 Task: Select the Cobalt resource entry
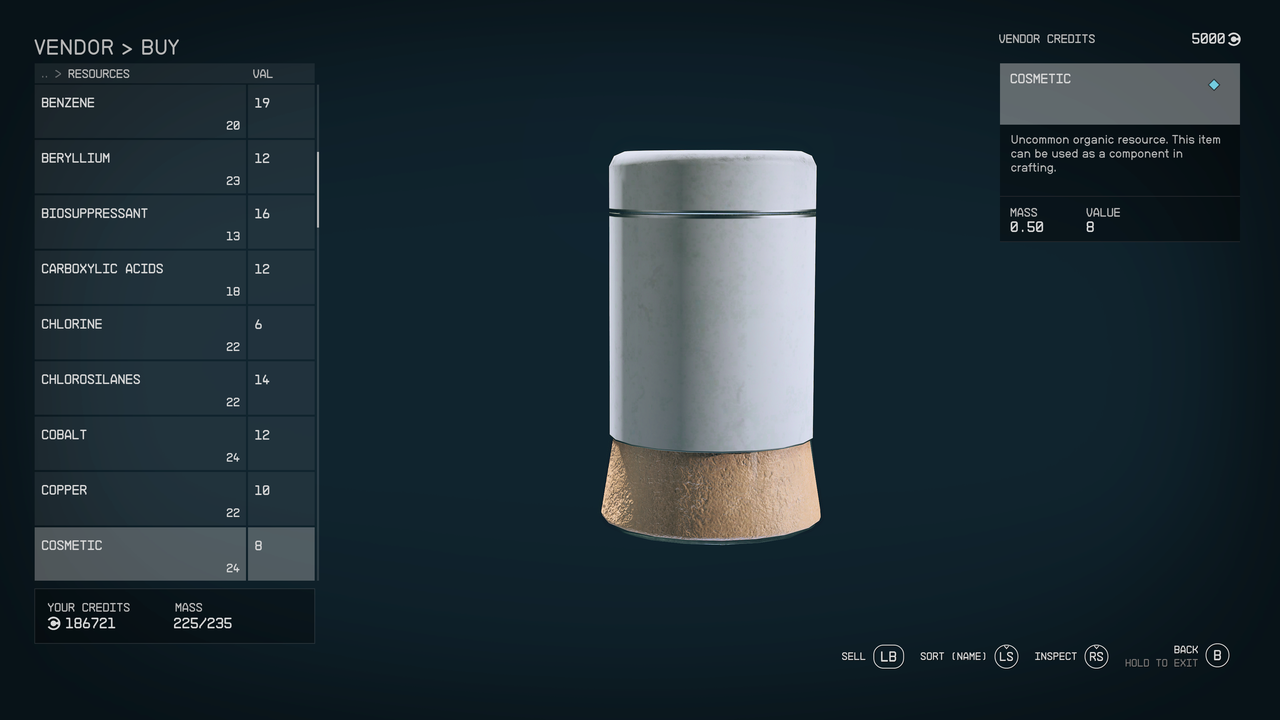pos(140,442)
